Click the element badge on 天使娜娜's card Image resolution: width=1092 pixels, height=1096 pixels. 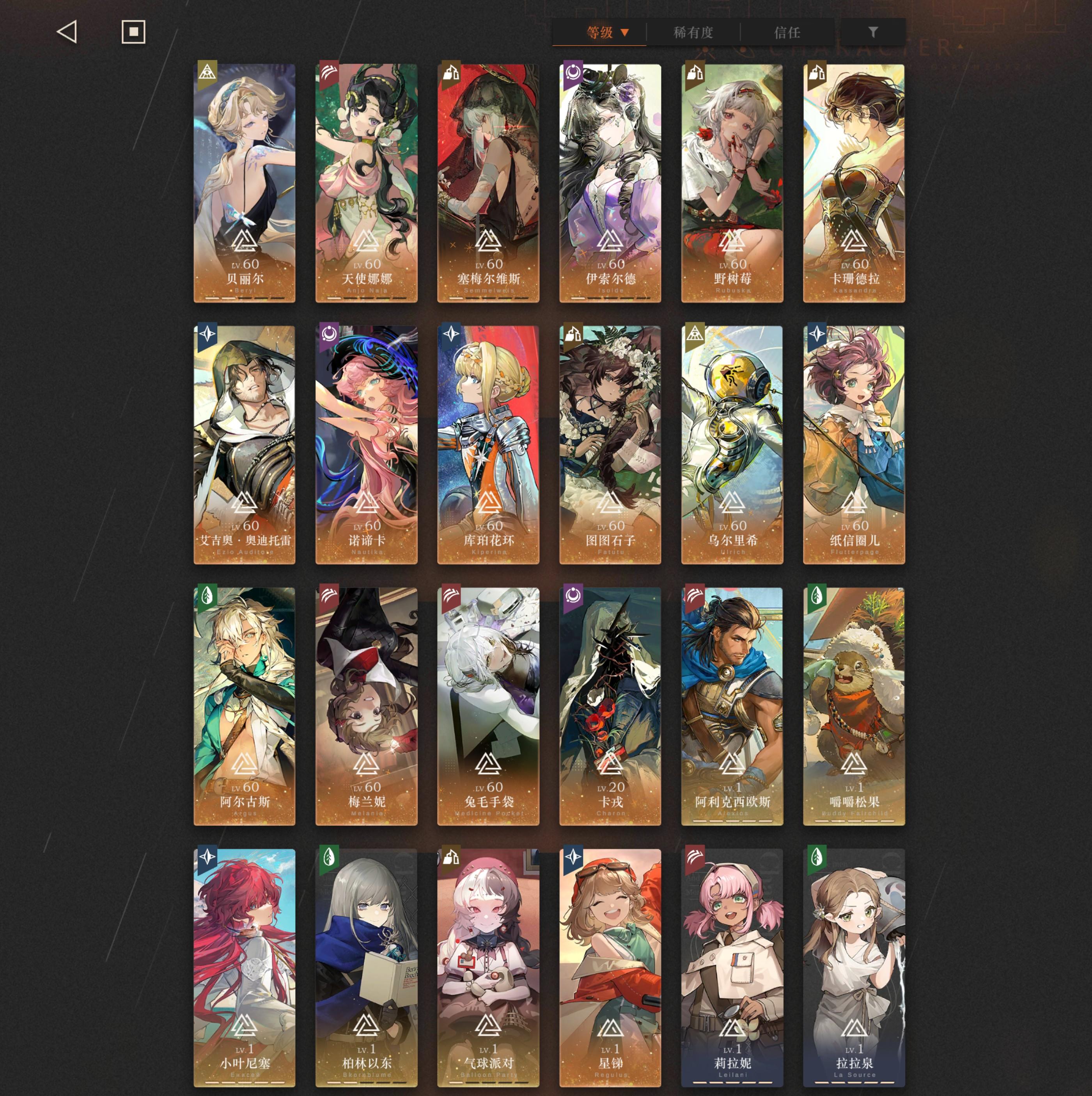coord(330,71)
